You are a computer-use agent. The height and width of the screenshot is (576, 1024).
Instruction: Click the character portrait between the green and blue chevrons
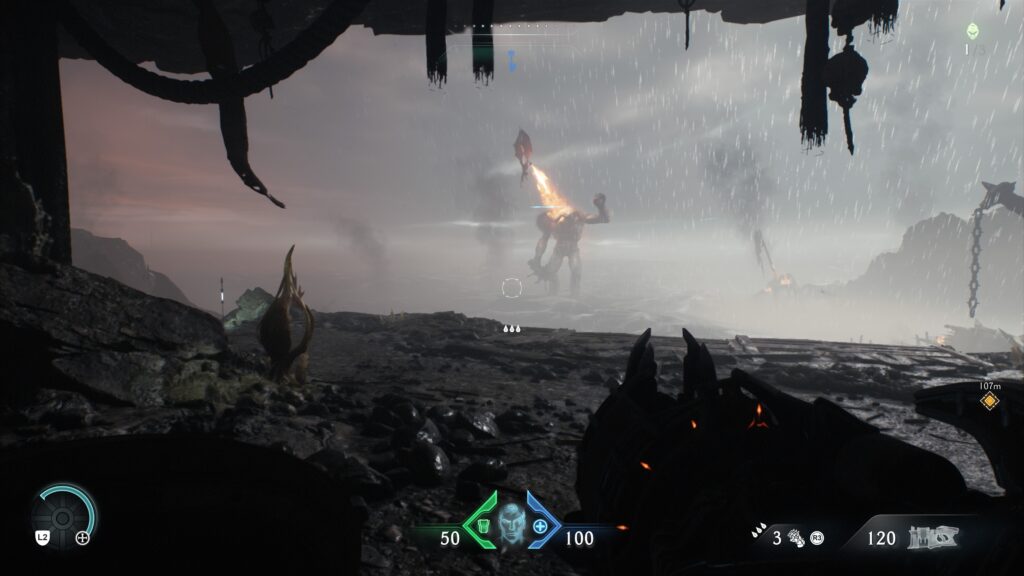click(x=511, y=523)
